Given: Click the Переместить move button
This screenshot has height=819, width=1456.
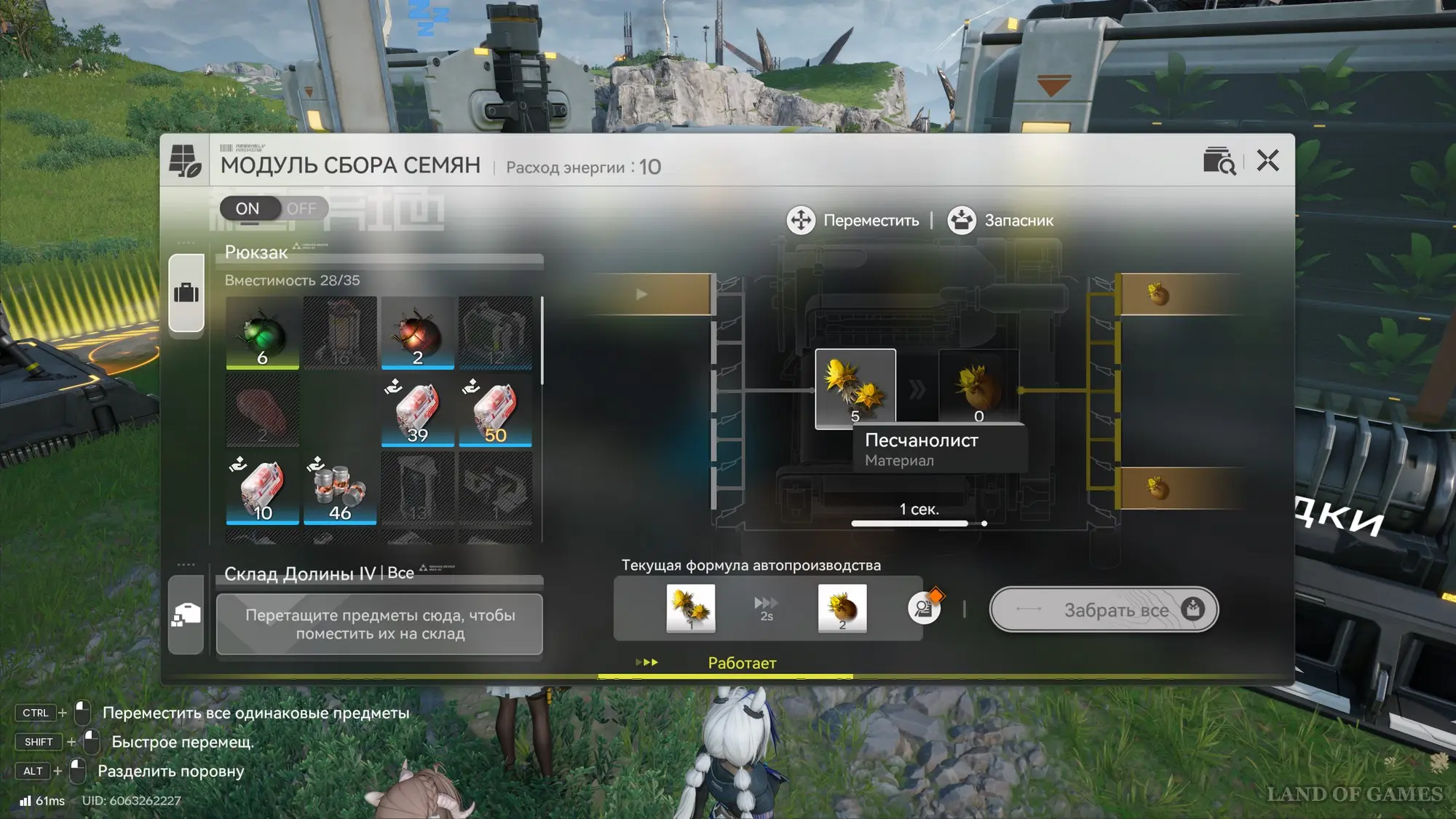Looking at the screenshot, I should click(x=854, y=221).
